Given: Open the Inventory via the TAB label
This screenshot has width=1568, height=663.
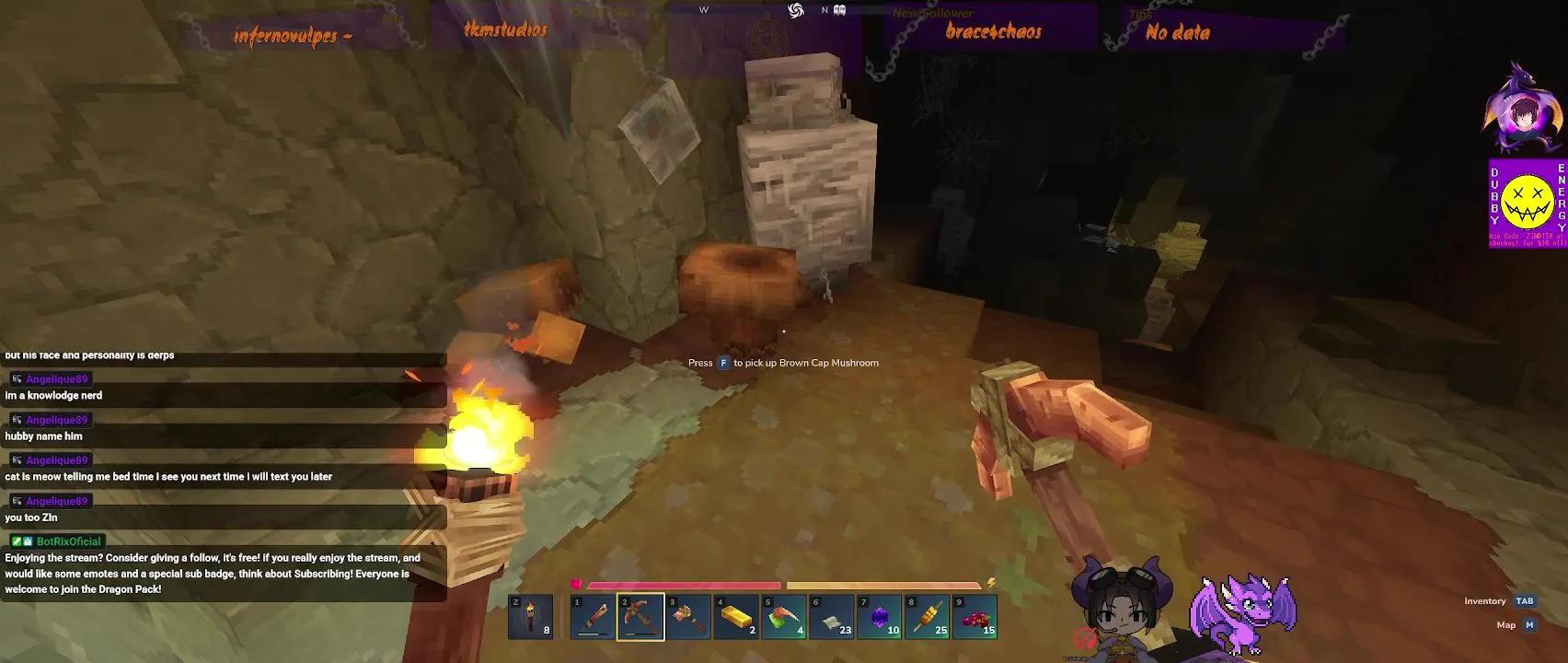Looking at the screenshot, I should click(1526, 600).
